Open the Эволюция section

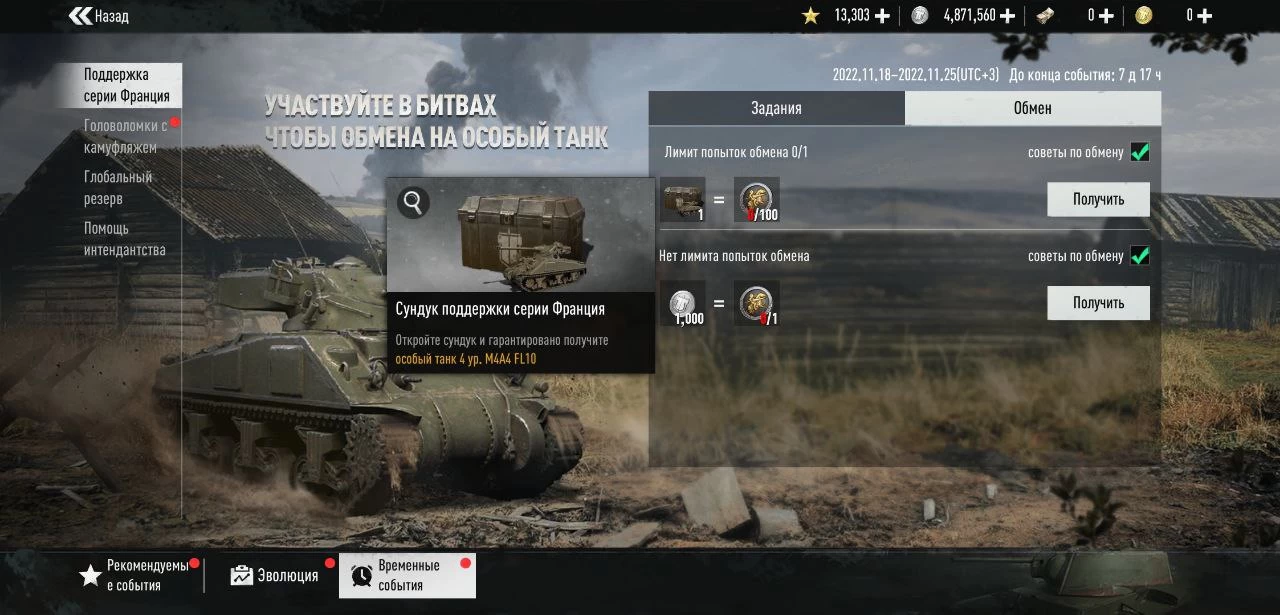tap(275, 575)
